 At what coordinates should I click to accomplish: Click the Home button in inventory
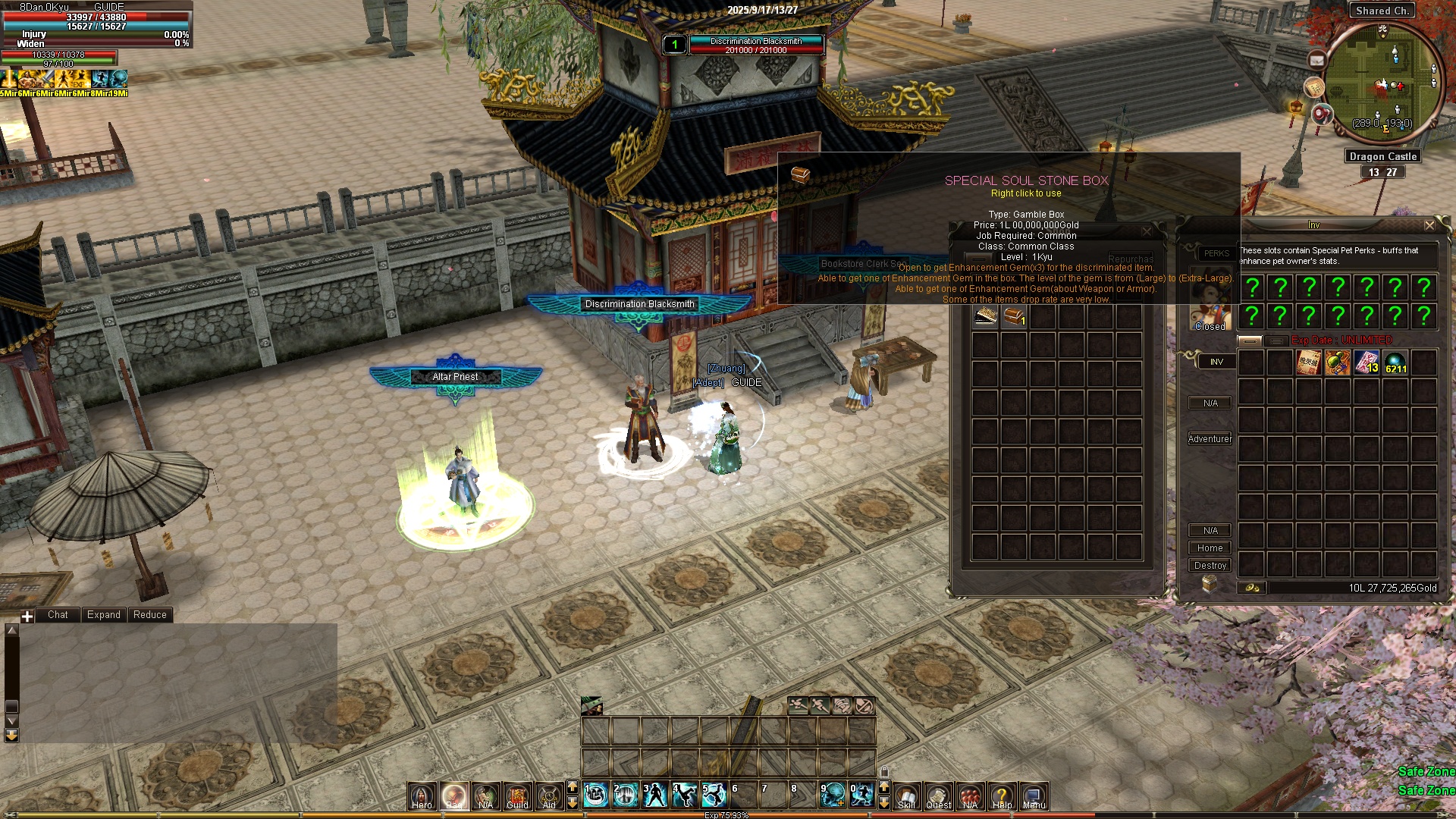click(x=1210, y=548)
